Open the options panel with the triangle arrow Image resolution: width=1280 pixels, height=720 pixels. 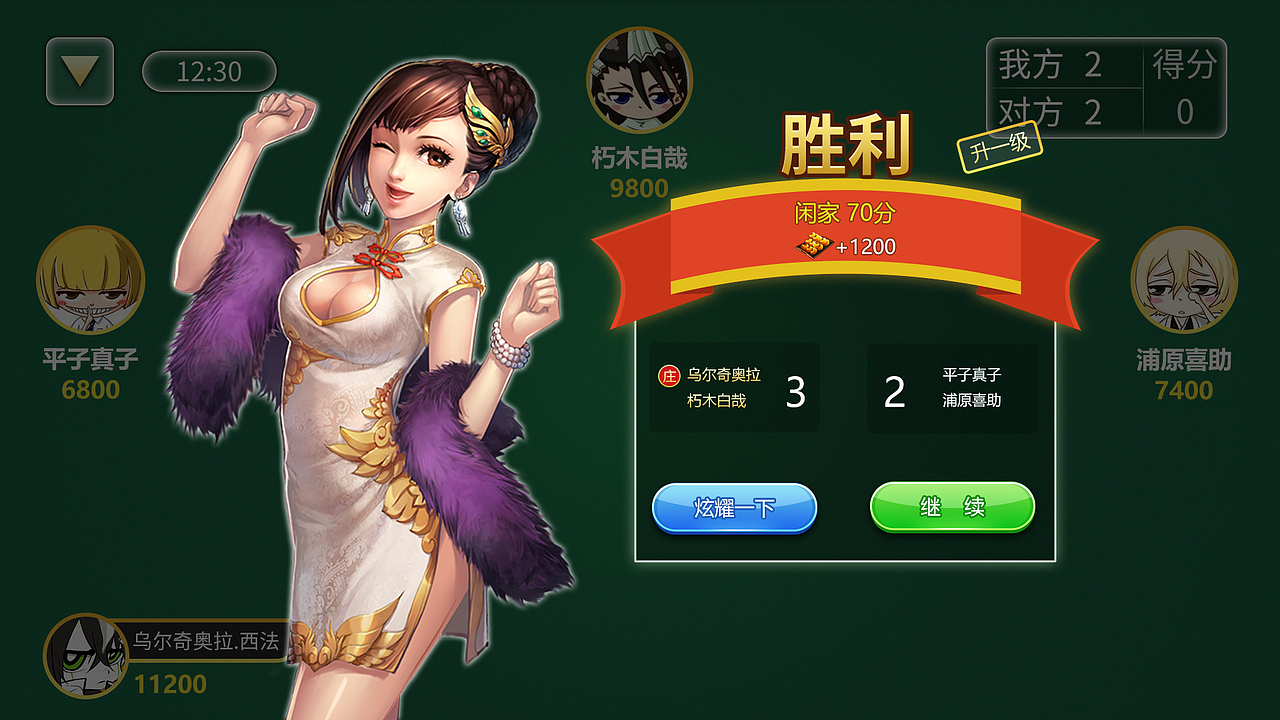point(80,68)
